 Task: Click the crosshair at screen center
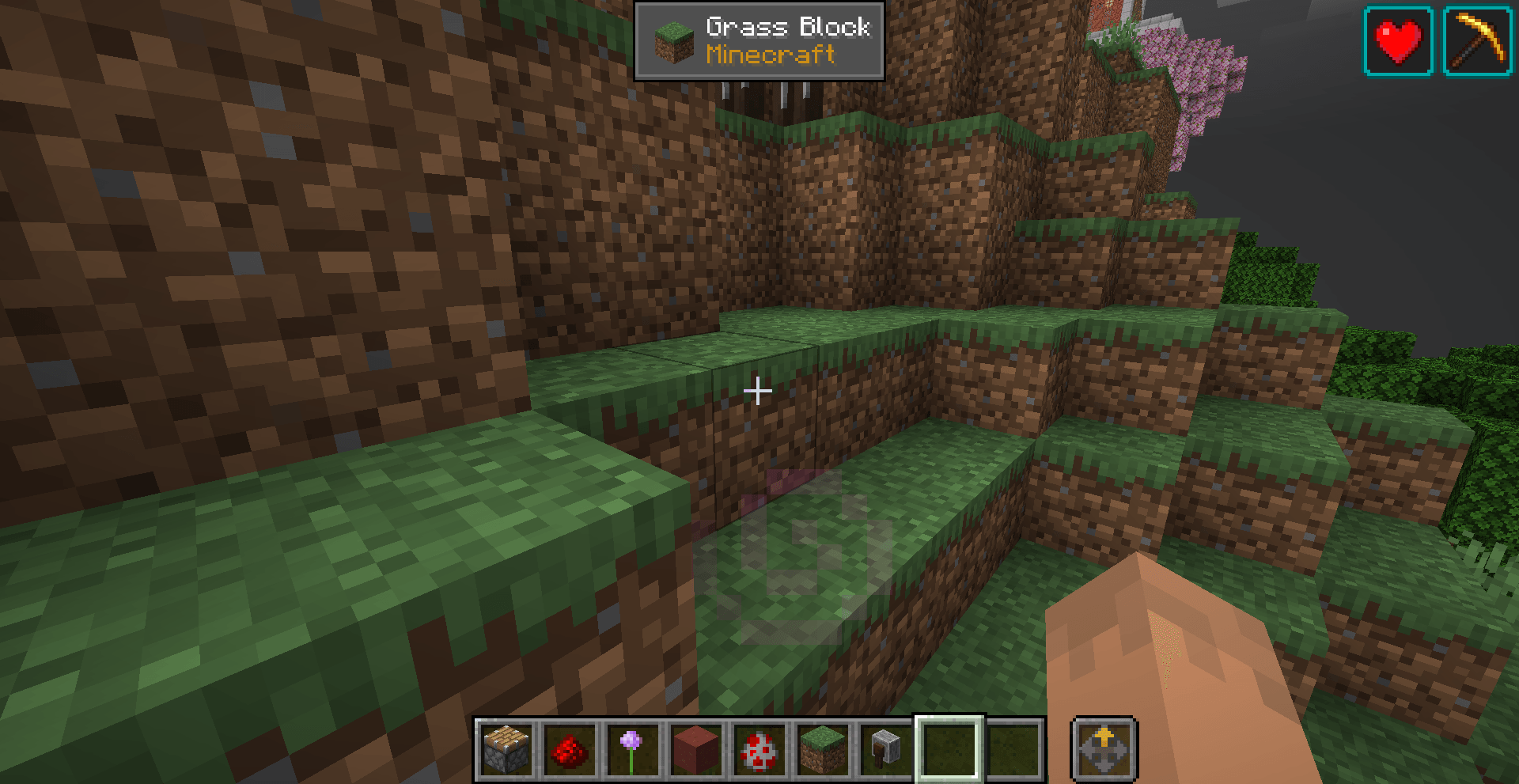[758, 390]
